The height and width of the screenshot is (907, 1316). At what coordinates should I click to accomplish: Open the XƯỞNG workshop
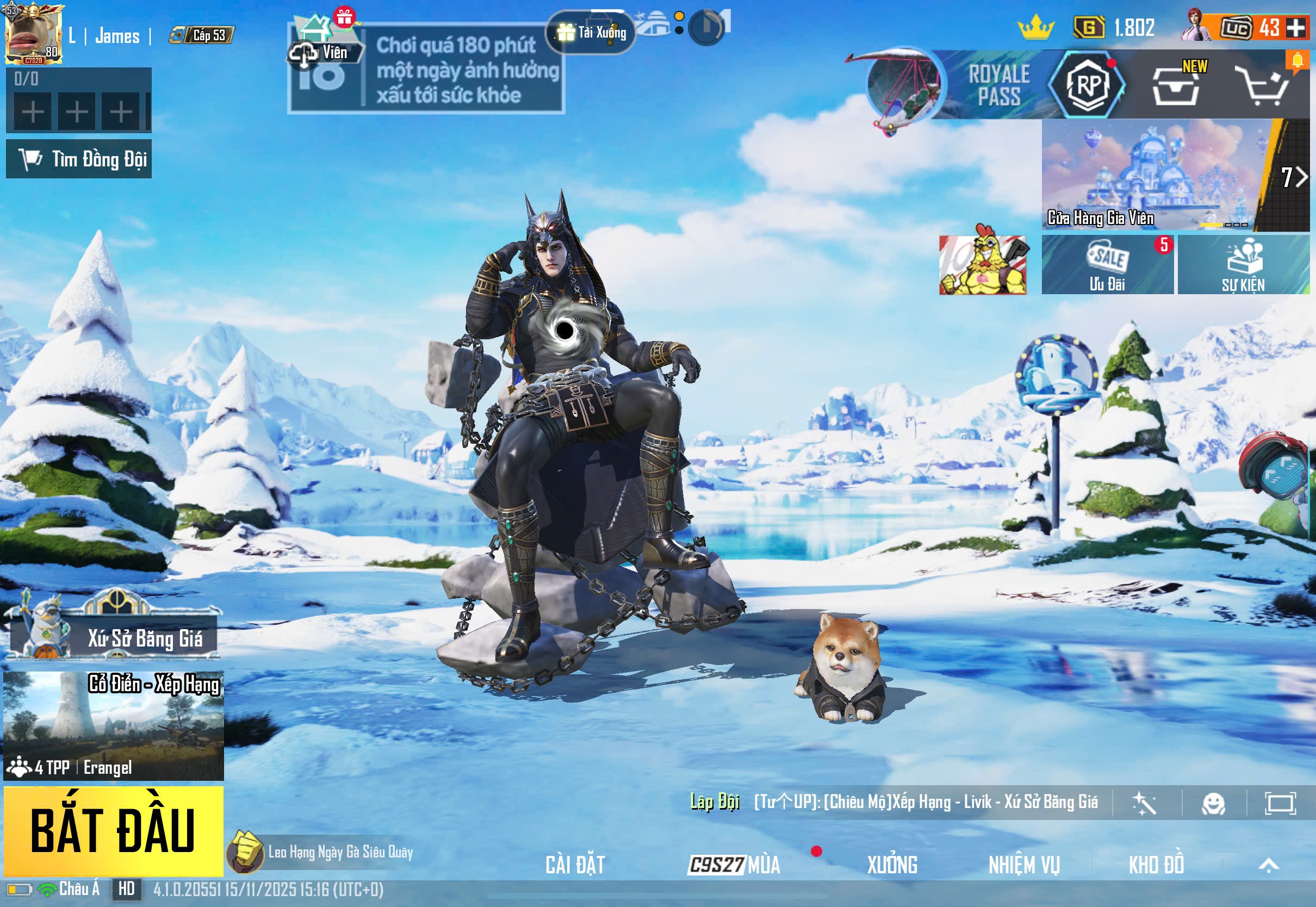click(892, 865)
